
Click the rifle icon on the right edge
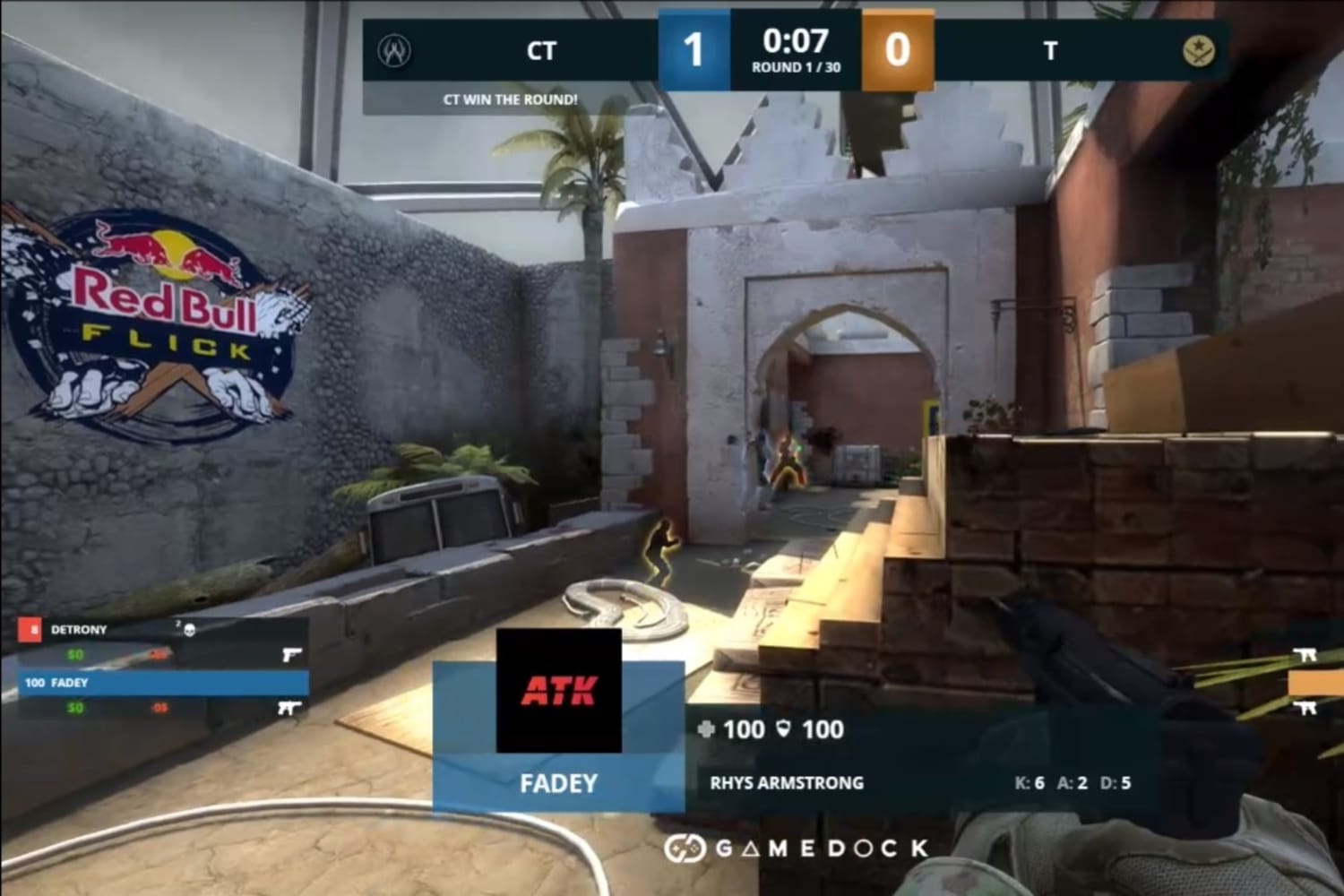click(1305, 655)
